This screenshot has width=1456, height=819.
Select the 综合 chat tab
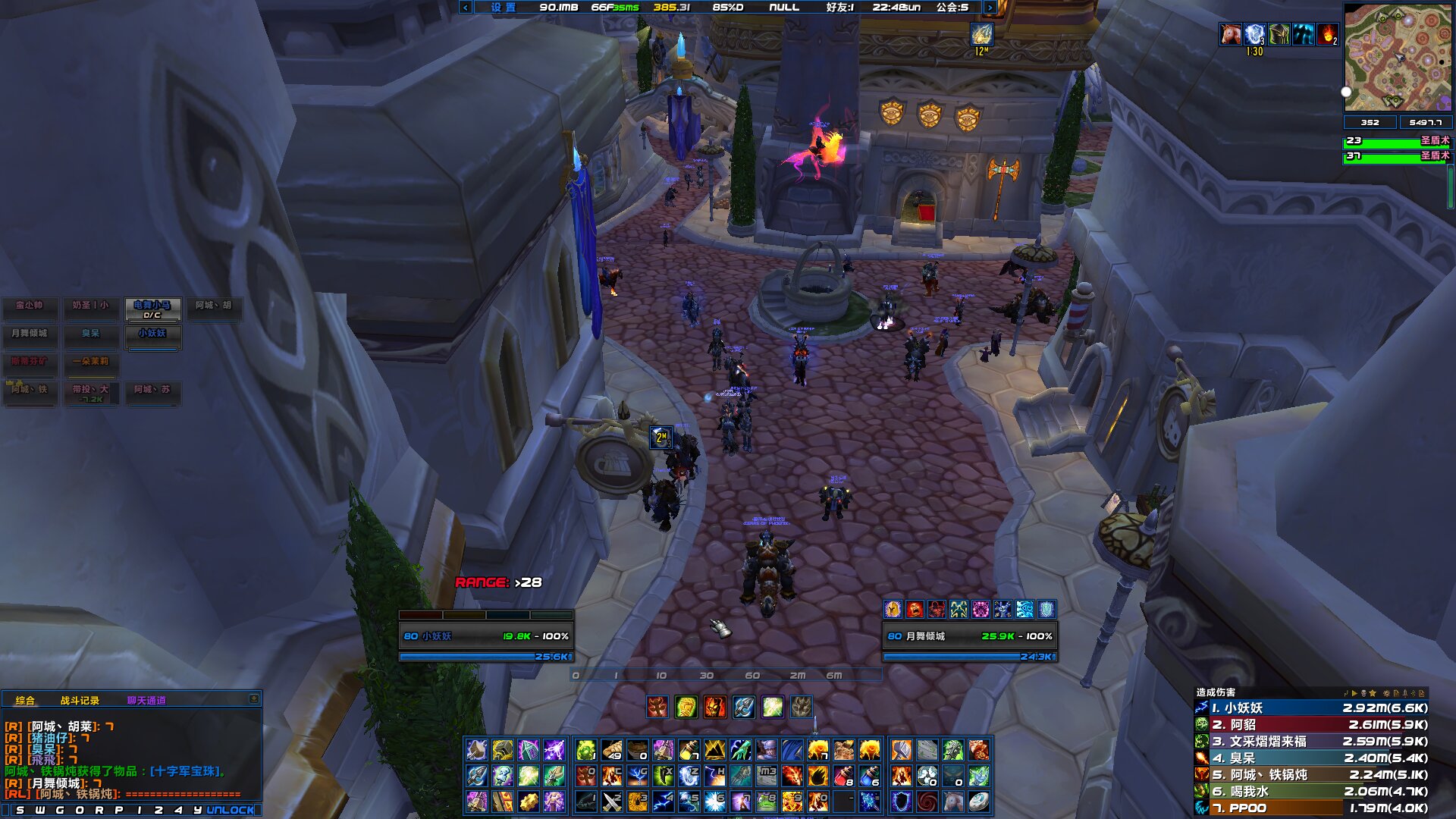click(25, 700)
